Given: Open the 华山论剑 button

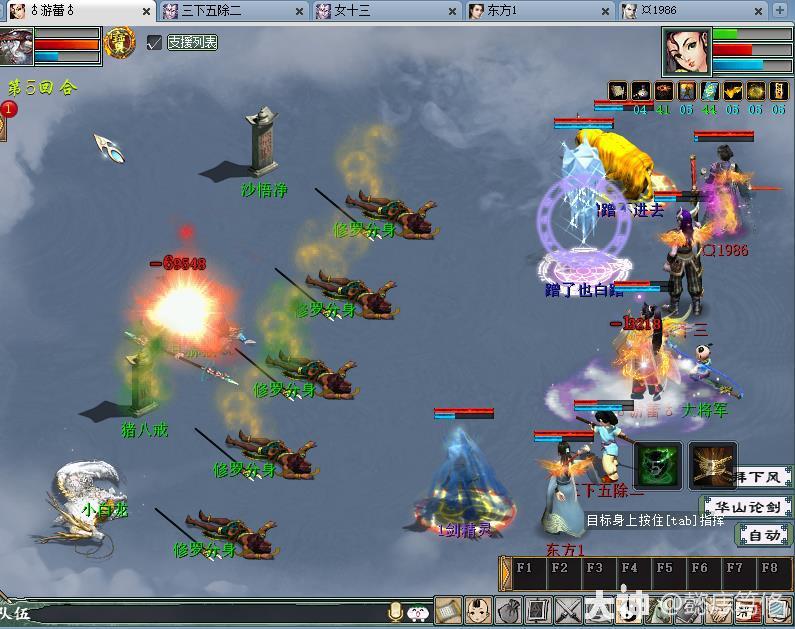Looking at the screenshot, I should [748, 507].
